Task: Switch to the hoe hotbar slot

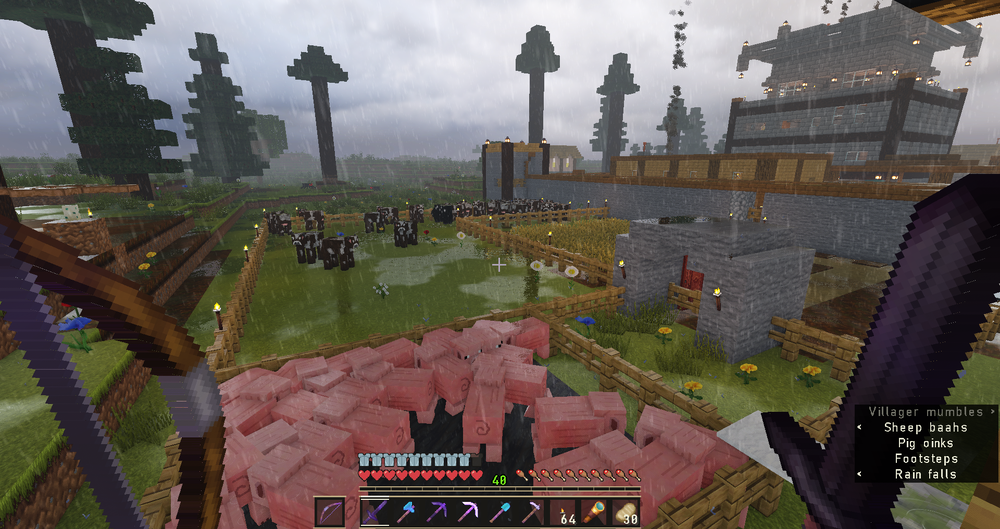Action: pyautogui.click(x=532, y=512)
